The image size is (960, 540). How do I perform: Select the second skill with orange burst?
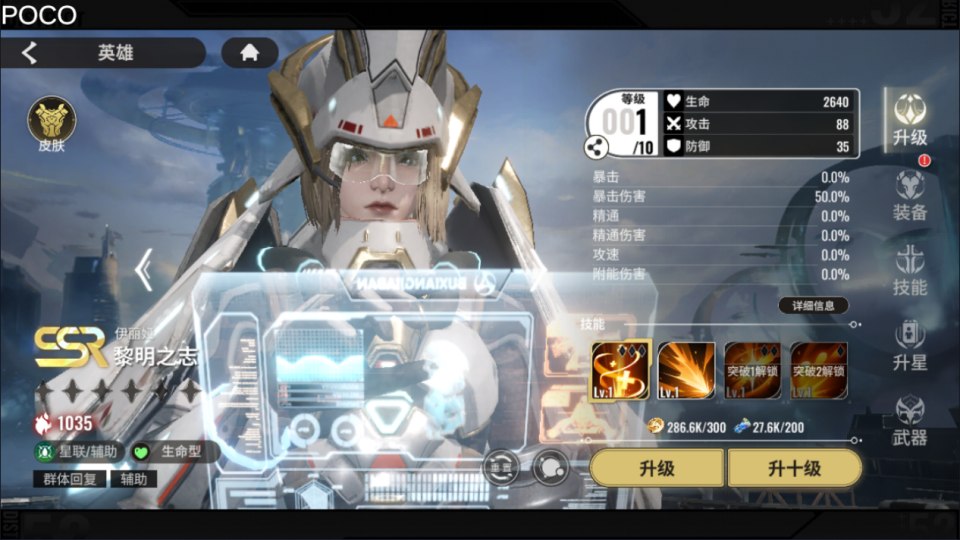(x=686, y=371)
